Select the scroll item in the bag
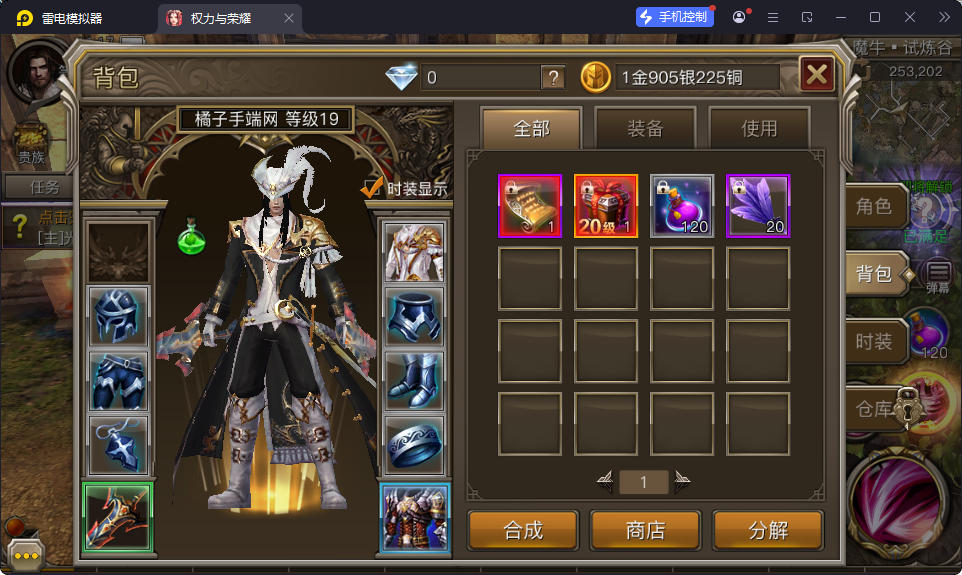This screenshot has height=575, width=962. pyautogui.click(x=530, y=206)
